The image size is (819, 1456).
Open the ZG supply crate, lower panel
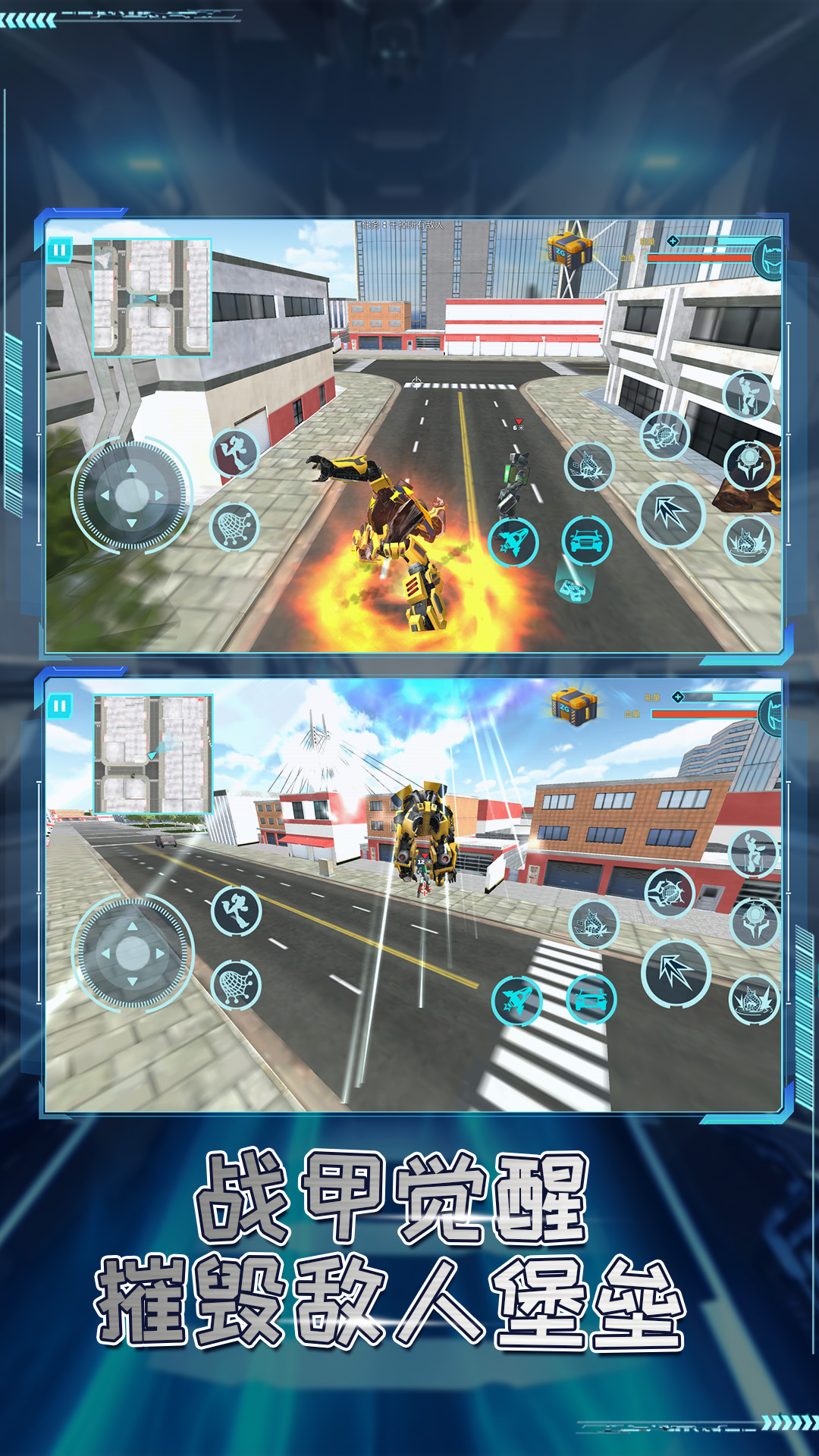click(x=574, y=707)
